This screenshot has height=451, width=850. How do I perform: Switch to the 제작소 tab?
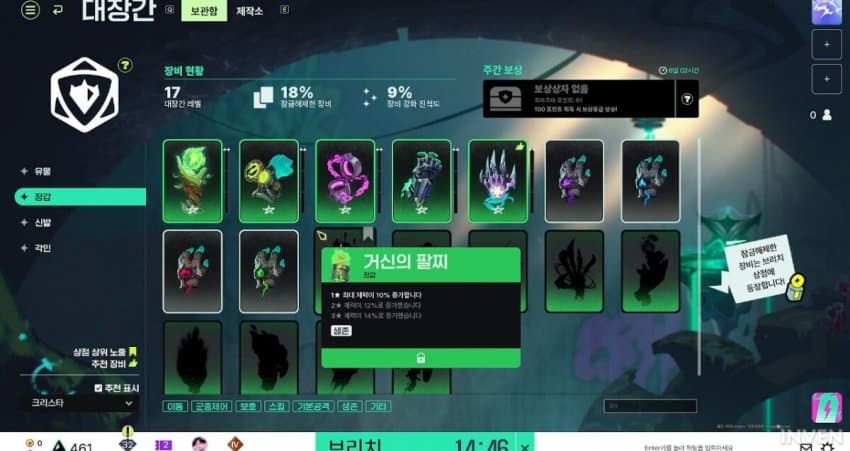click(250, 12)
